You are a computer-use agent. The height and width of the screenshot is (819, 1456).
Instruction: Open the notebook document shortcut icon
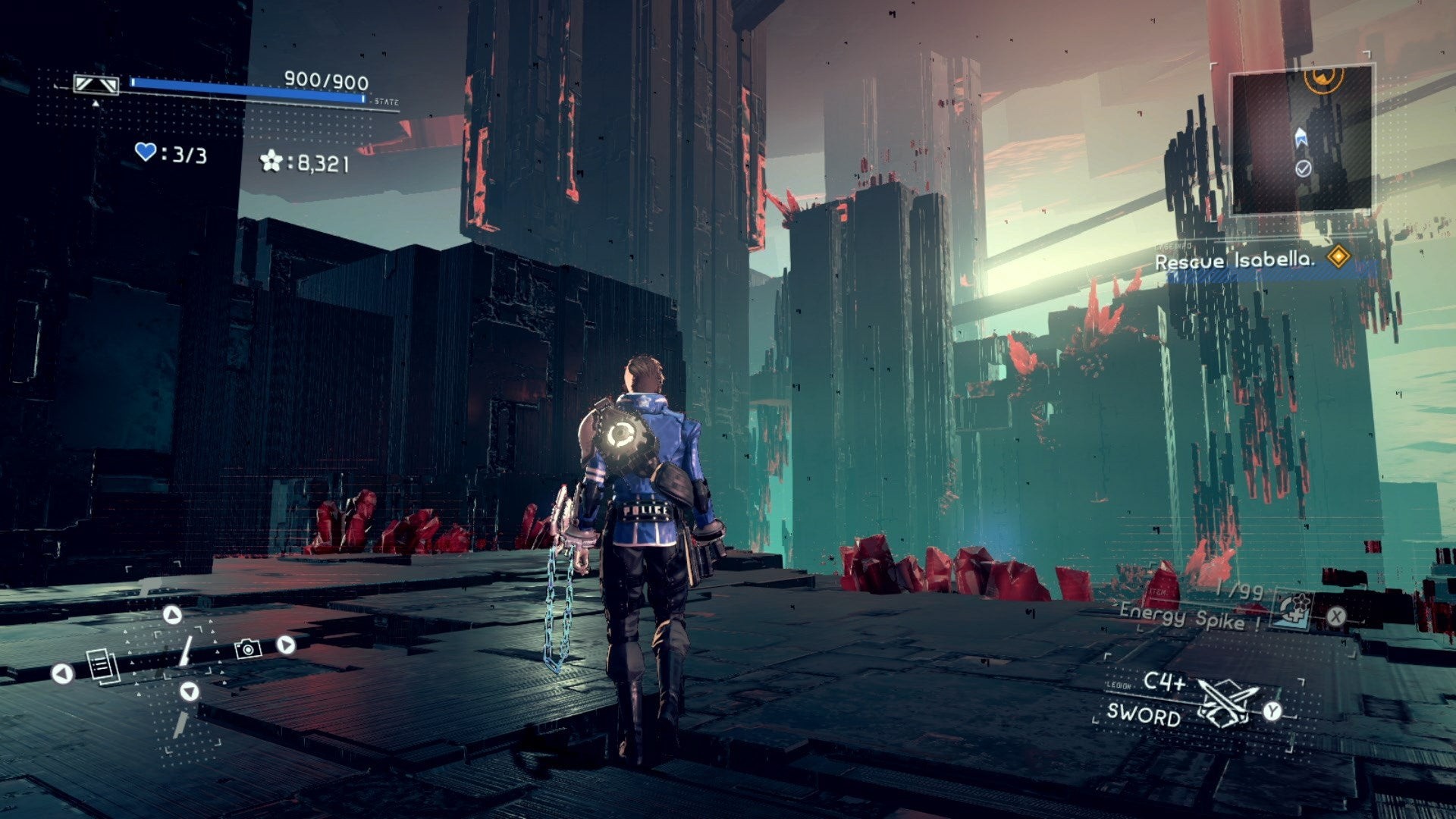pyautogui.click(x=103, y=667)
